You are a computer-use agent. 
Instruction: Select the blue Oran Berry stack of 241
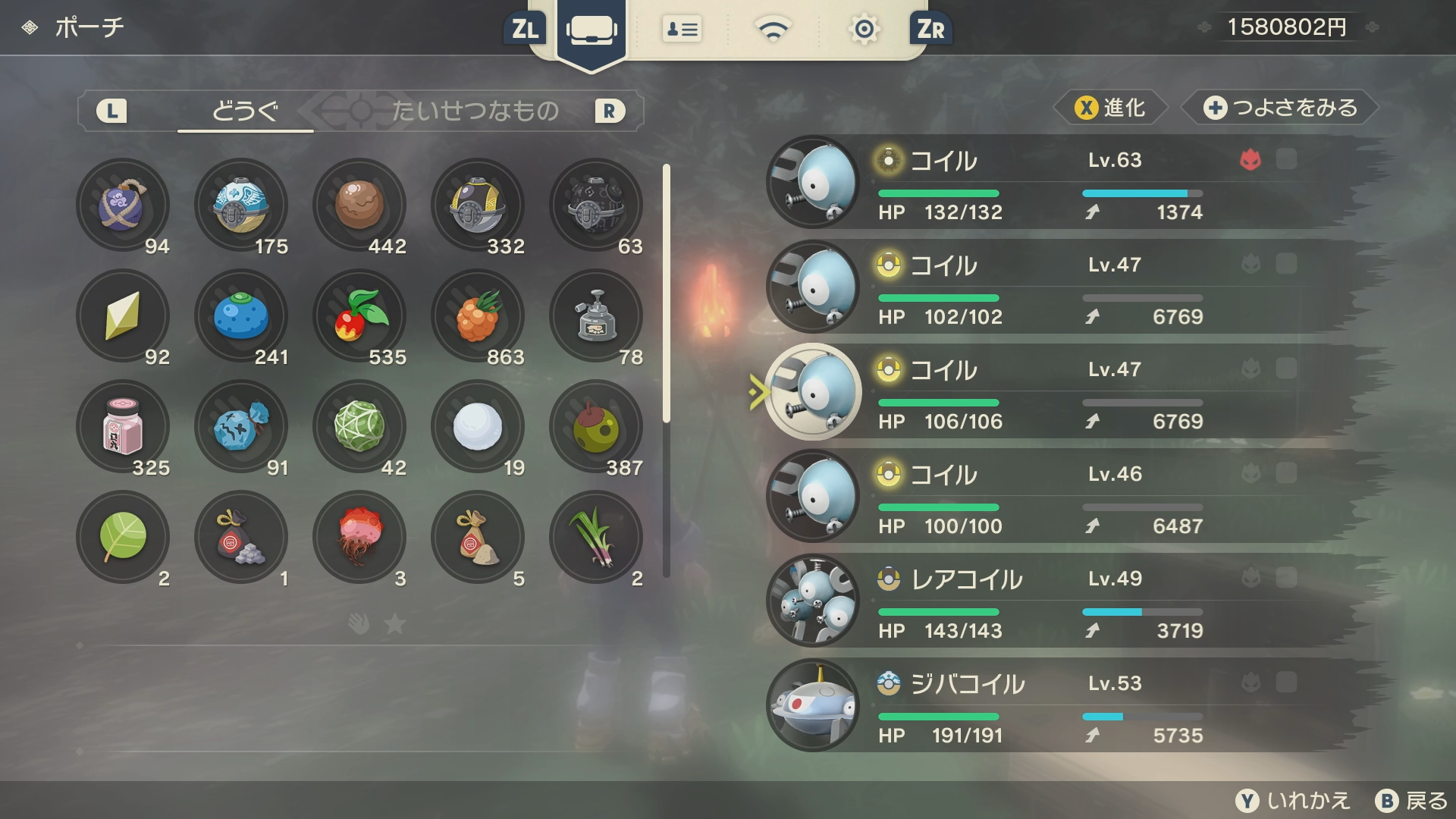[241, 316]
